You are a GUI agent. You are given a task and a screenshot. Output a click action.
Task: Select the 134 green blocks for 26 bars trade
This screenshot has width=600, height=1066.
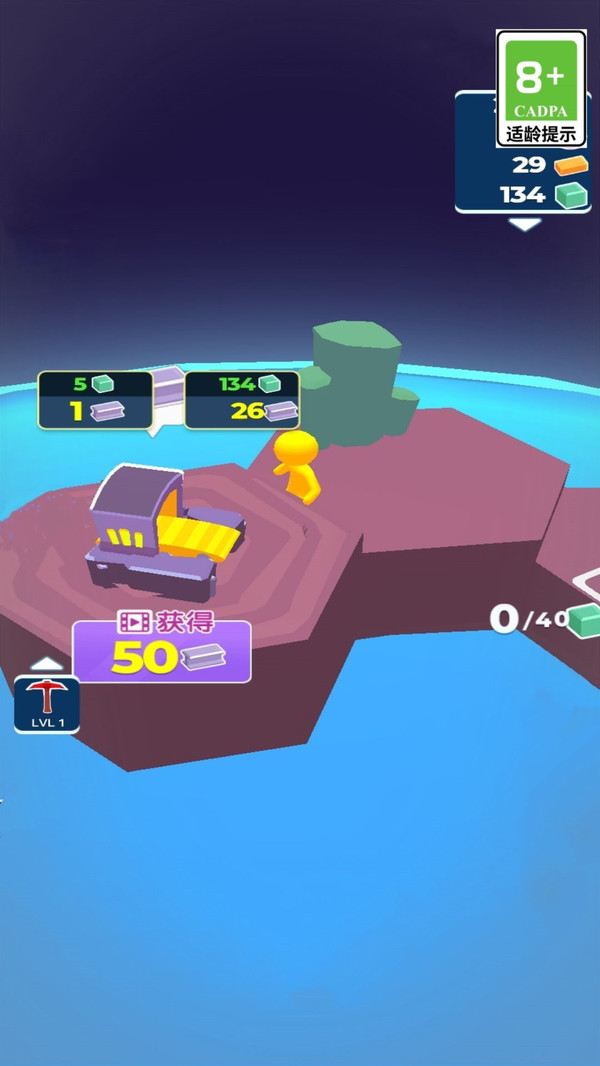[x=242, y=399]
